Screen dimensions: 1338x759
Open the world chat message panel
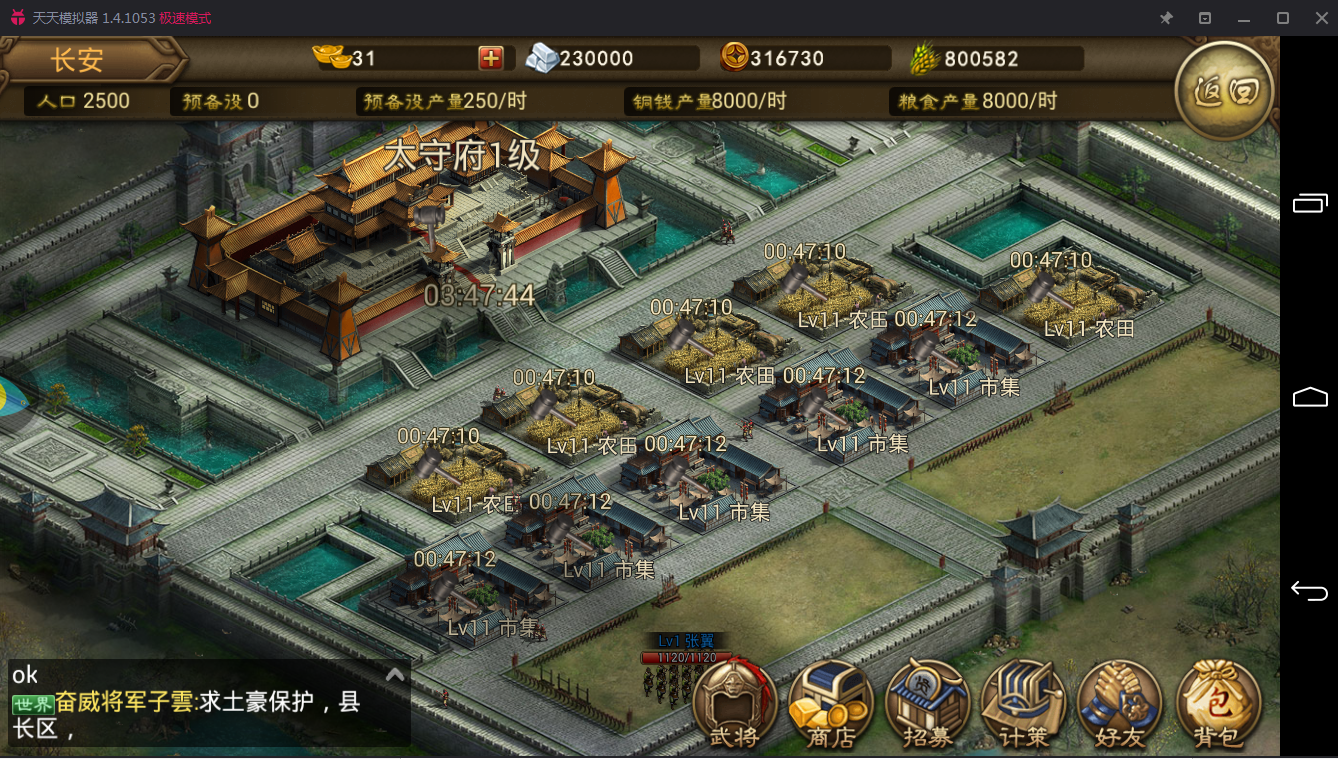pos(200,714)
